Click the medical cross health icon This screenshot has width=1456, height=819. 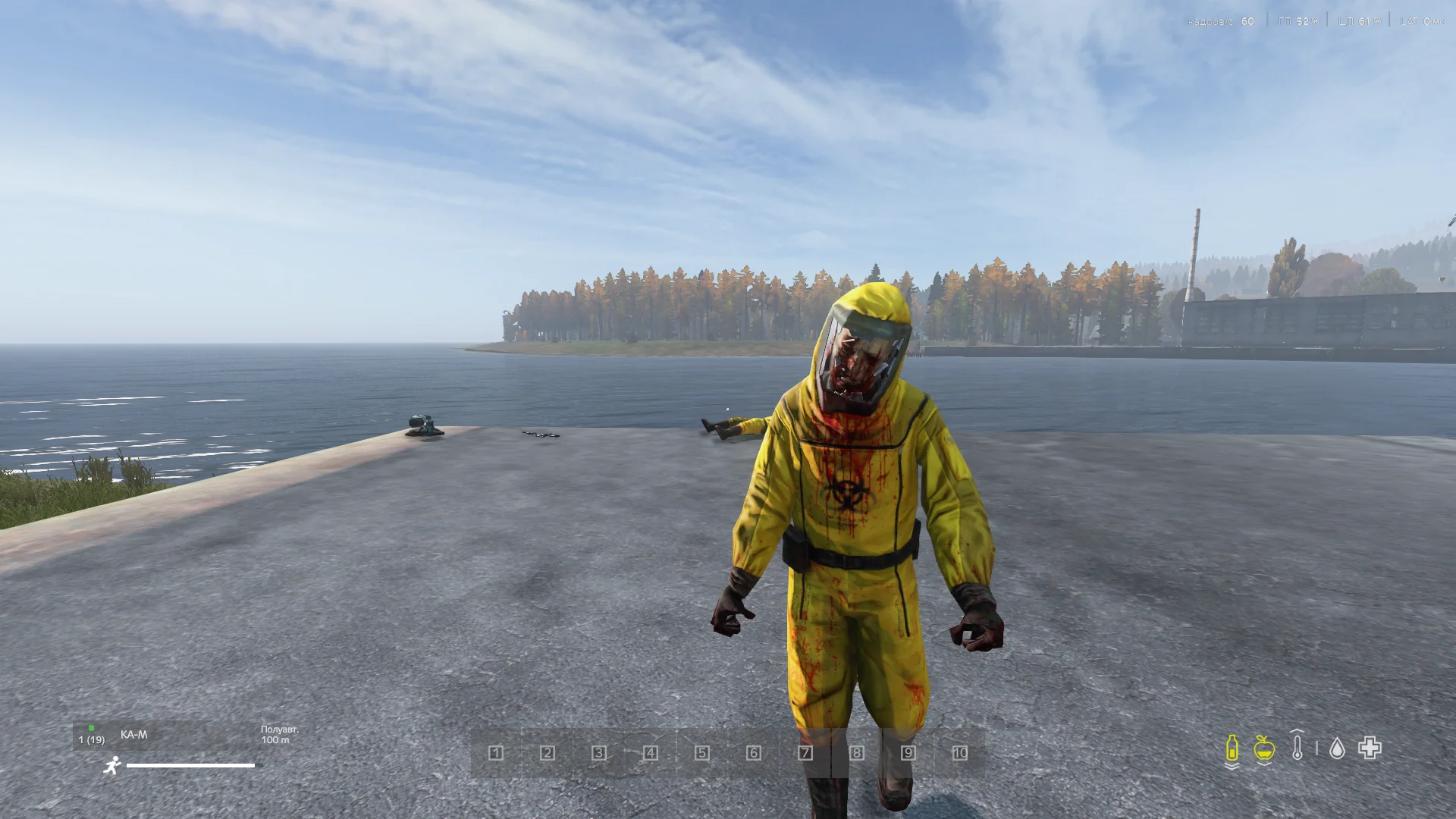coord(1370,748)
